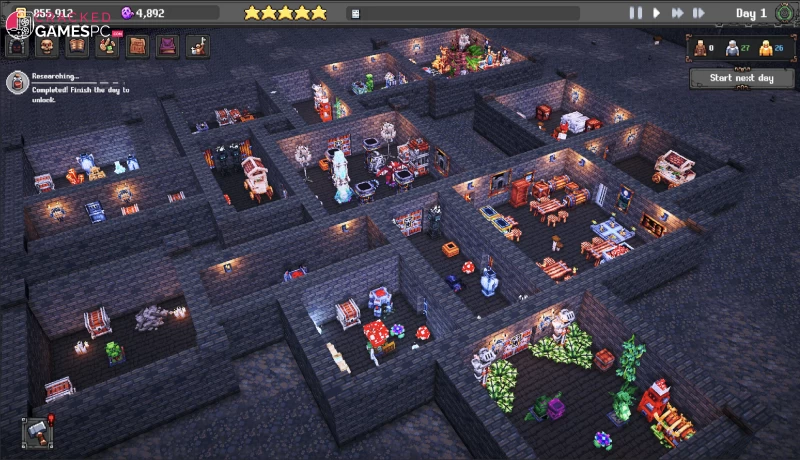Open the skull icon menu
Viewport: 800px width, 460px height.
click(x=47, y=46)
